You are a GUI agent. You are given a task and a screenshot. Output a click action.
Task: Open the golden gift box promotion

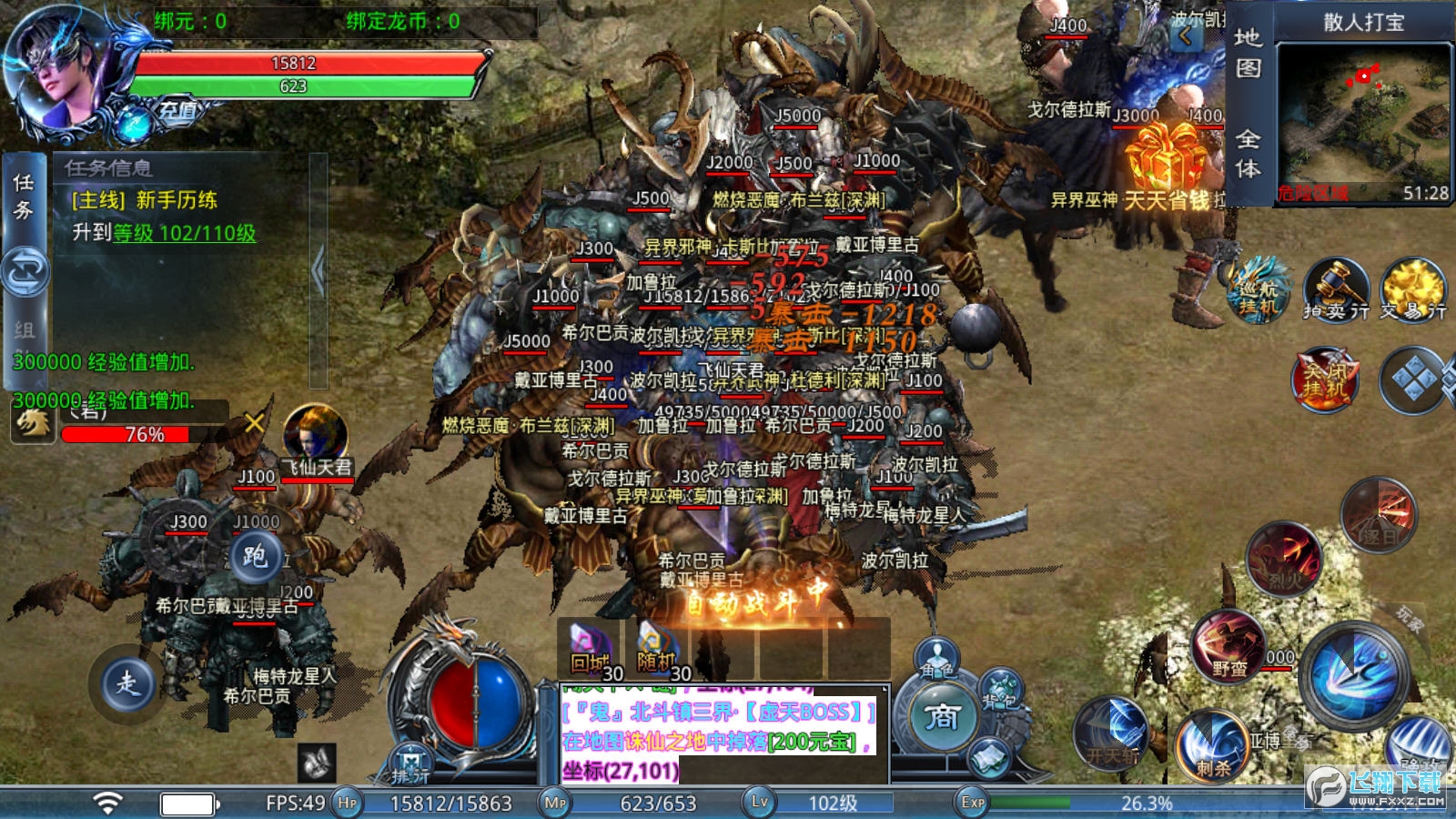click(x=1167, y=157)
